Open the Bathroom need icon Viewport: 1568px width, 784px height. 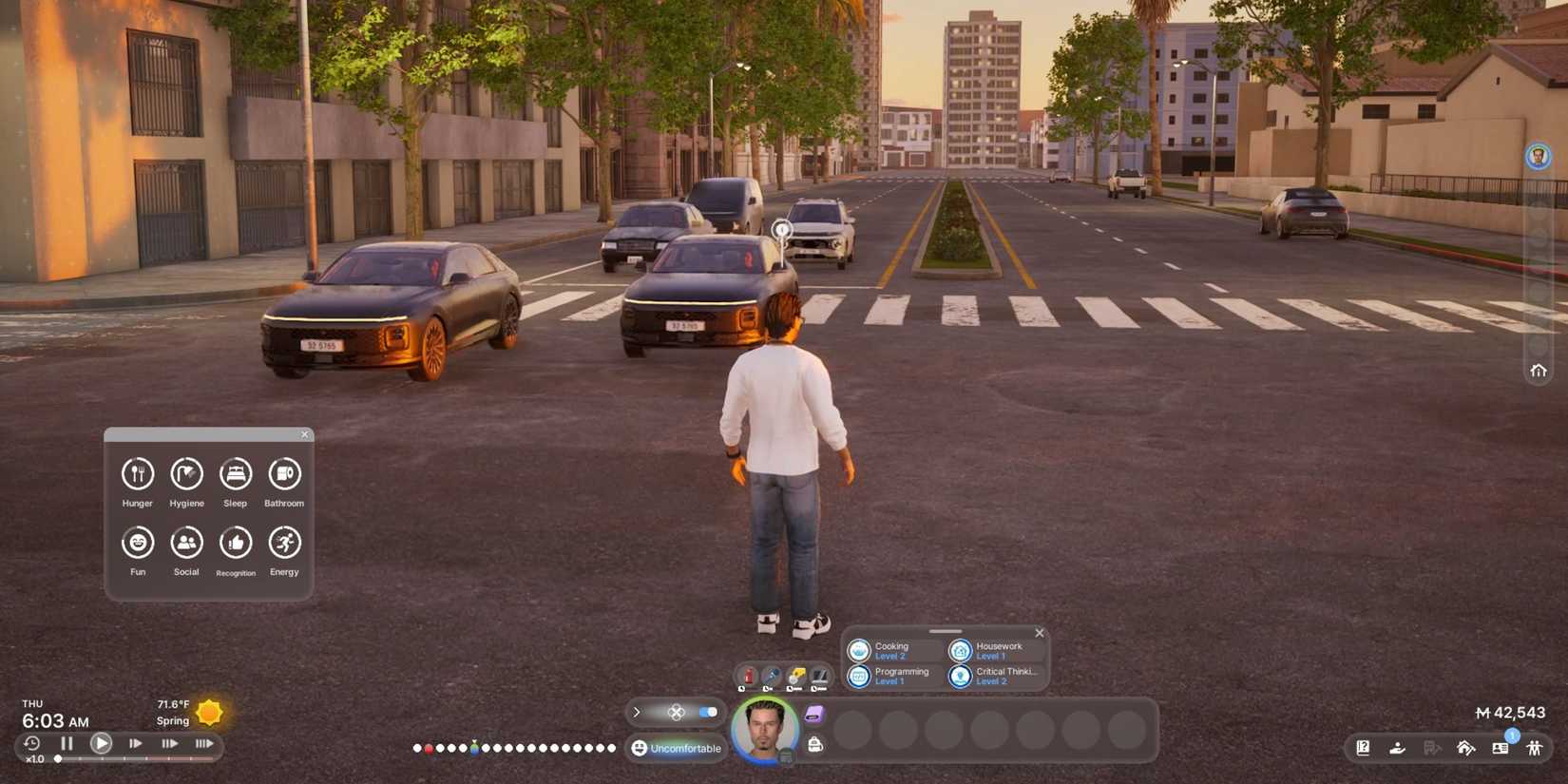pyautogui.click(x=284, y=474)
